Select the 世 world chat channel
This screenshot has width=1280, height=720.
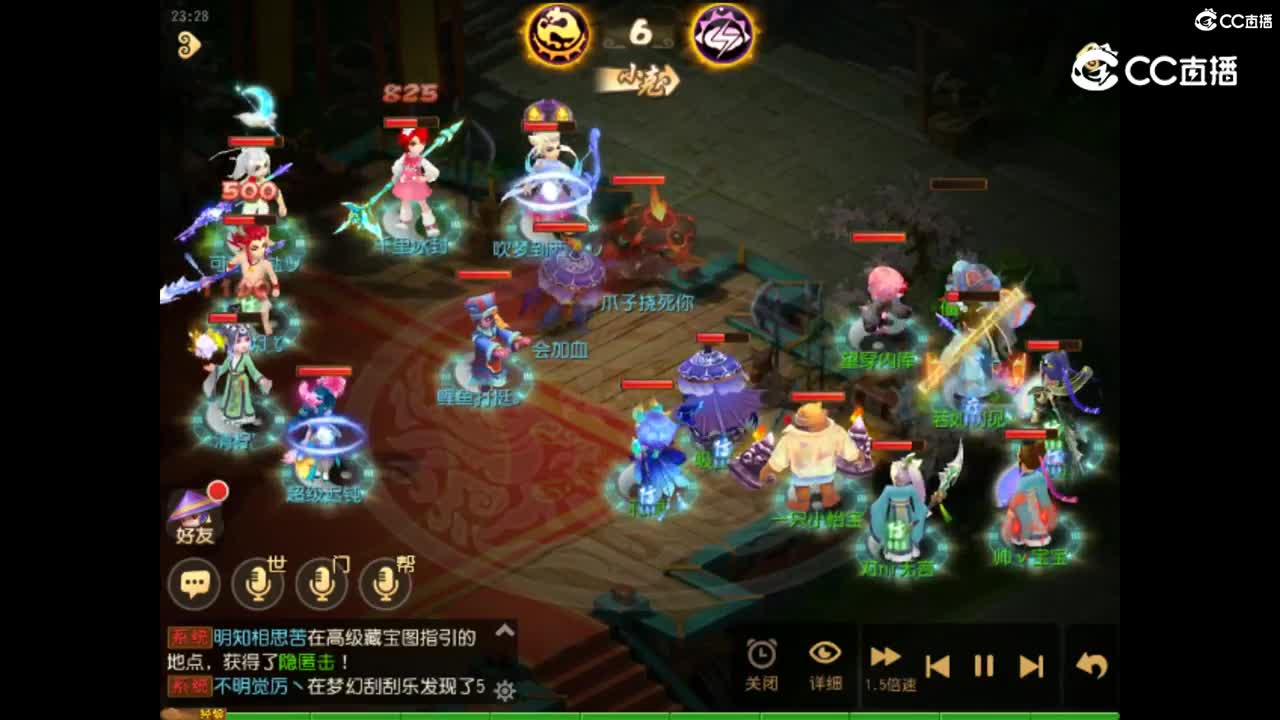coord(258,581)
